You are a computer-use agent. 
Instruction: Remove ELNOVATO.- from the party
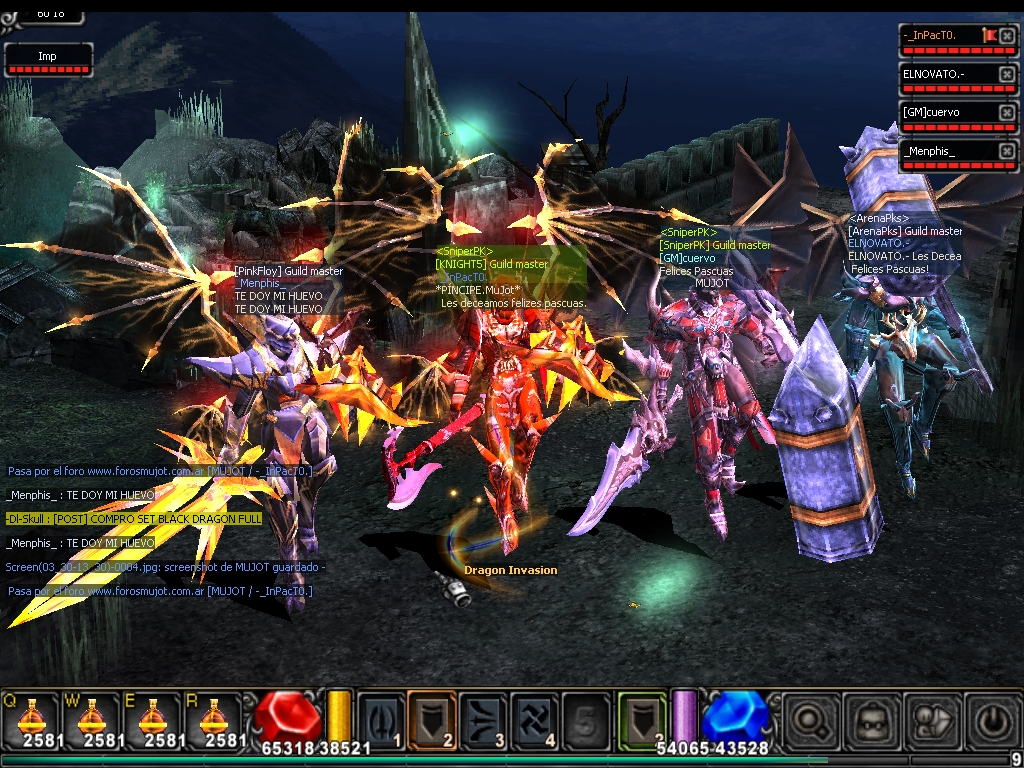coord(1006,75)
